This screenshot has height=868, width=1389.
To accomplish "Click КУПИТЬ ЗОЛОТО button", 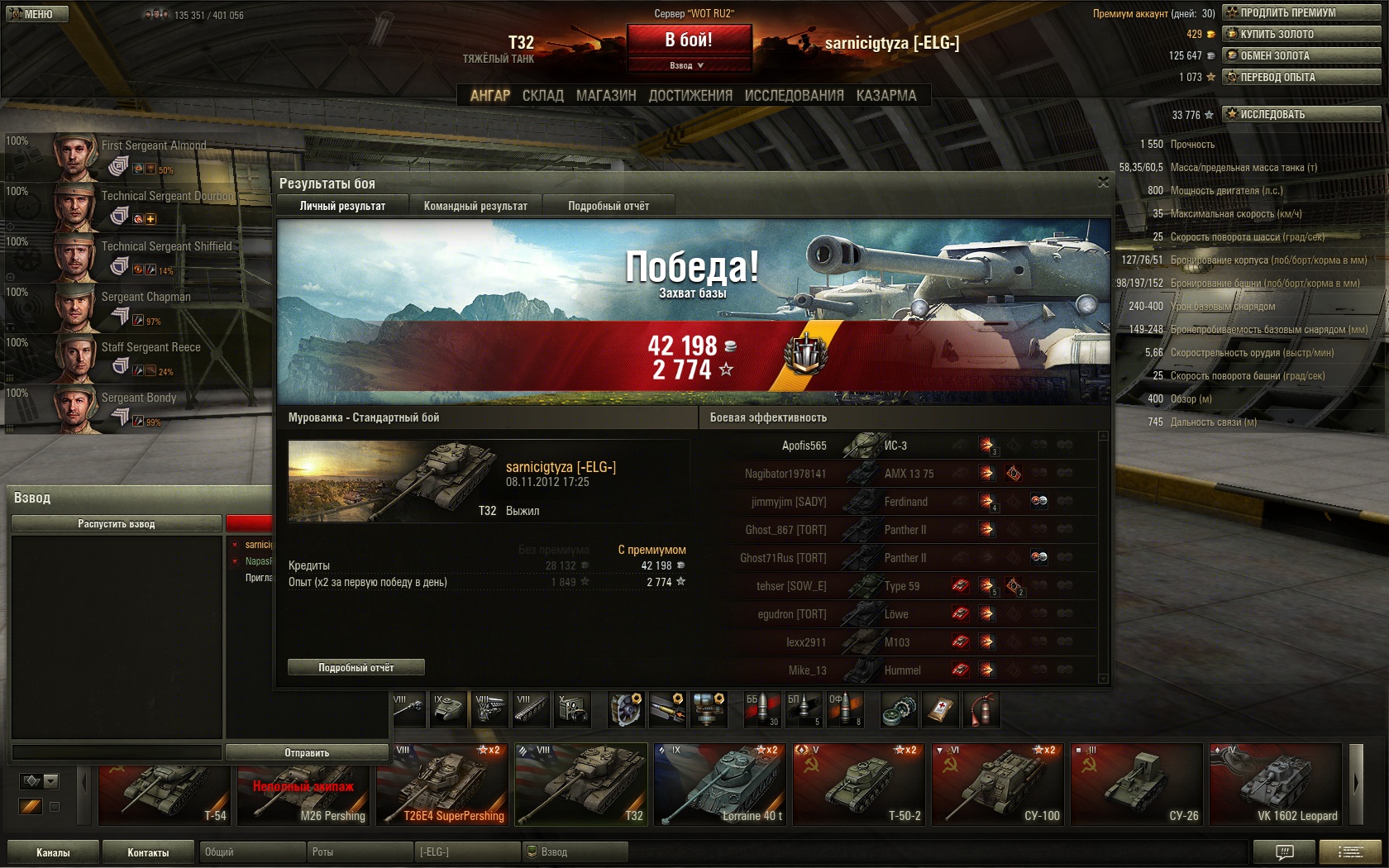I will coord(1301,34).
